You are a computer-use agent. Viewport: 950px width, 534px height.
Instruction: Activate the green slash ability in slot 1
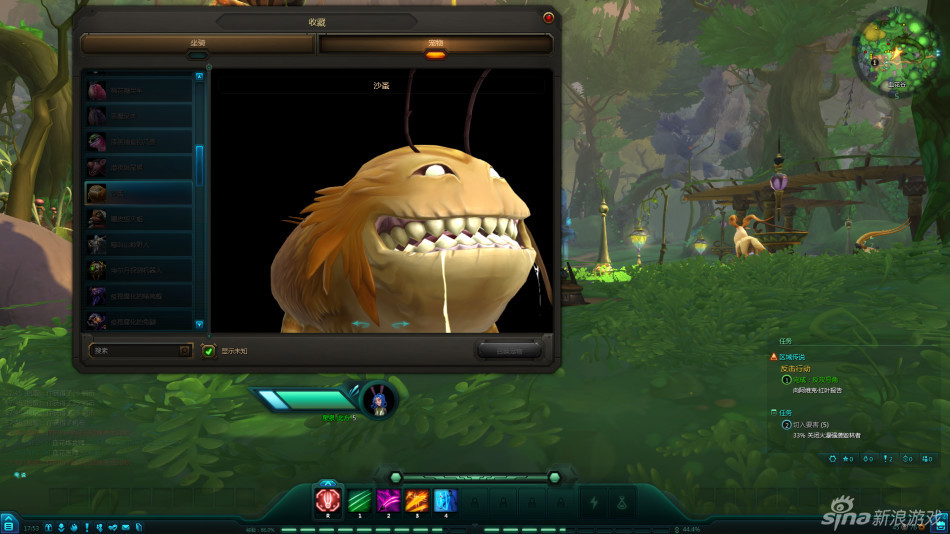click(x=359, y=501)
